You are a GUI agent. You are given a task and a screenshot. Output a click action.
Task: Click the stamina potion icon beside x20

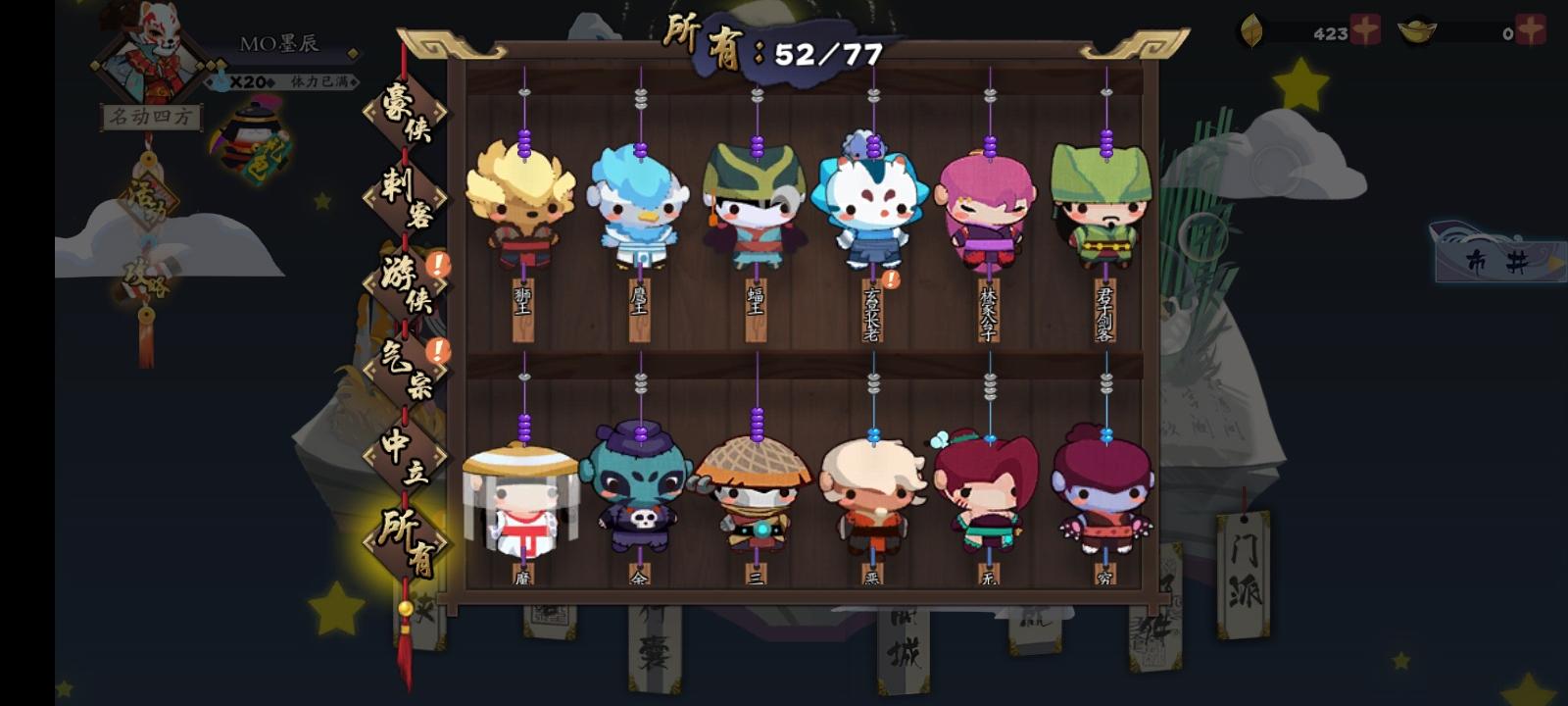coord(220,80)
